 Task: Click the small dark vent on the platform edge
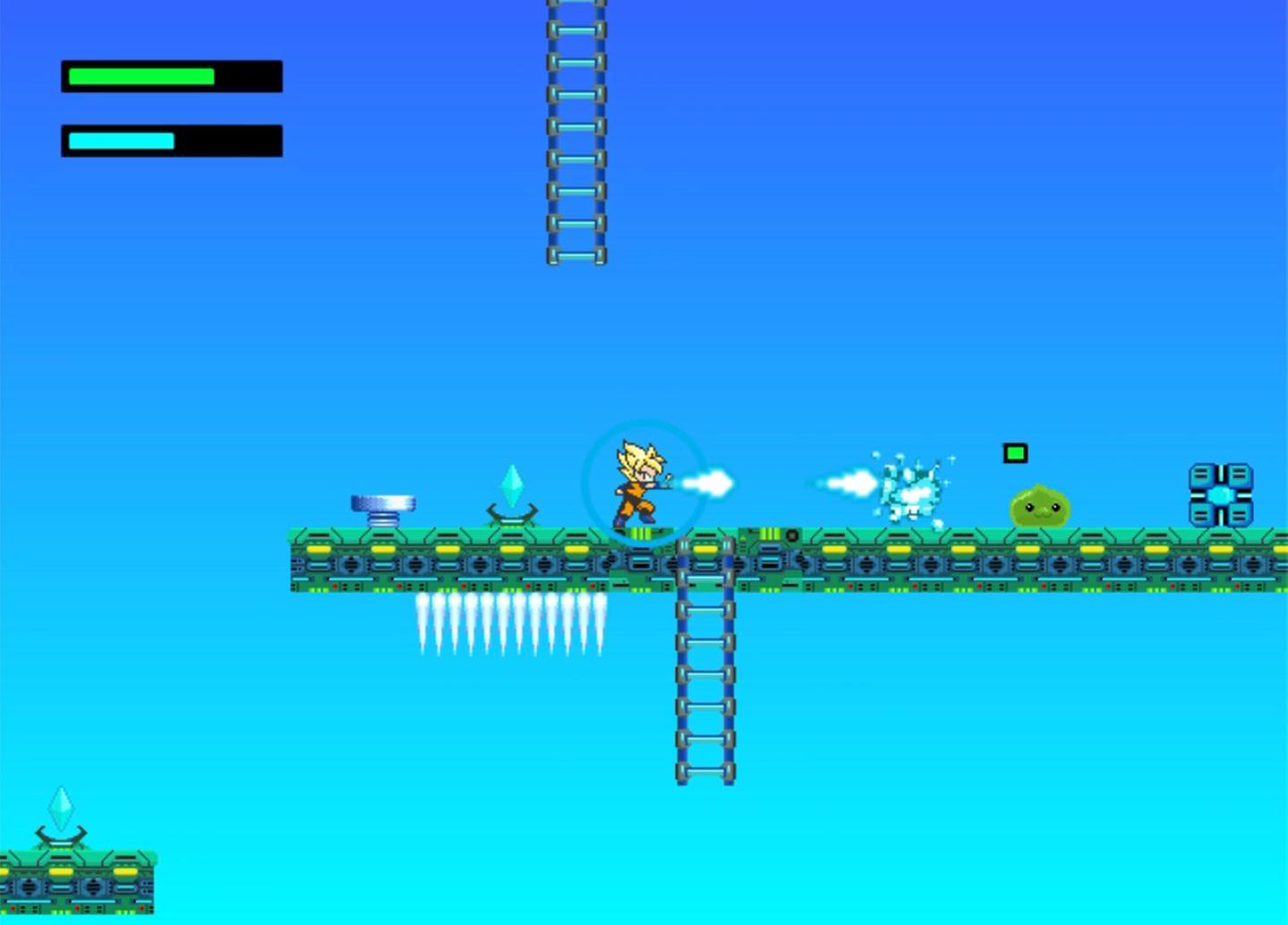point(791,535)
